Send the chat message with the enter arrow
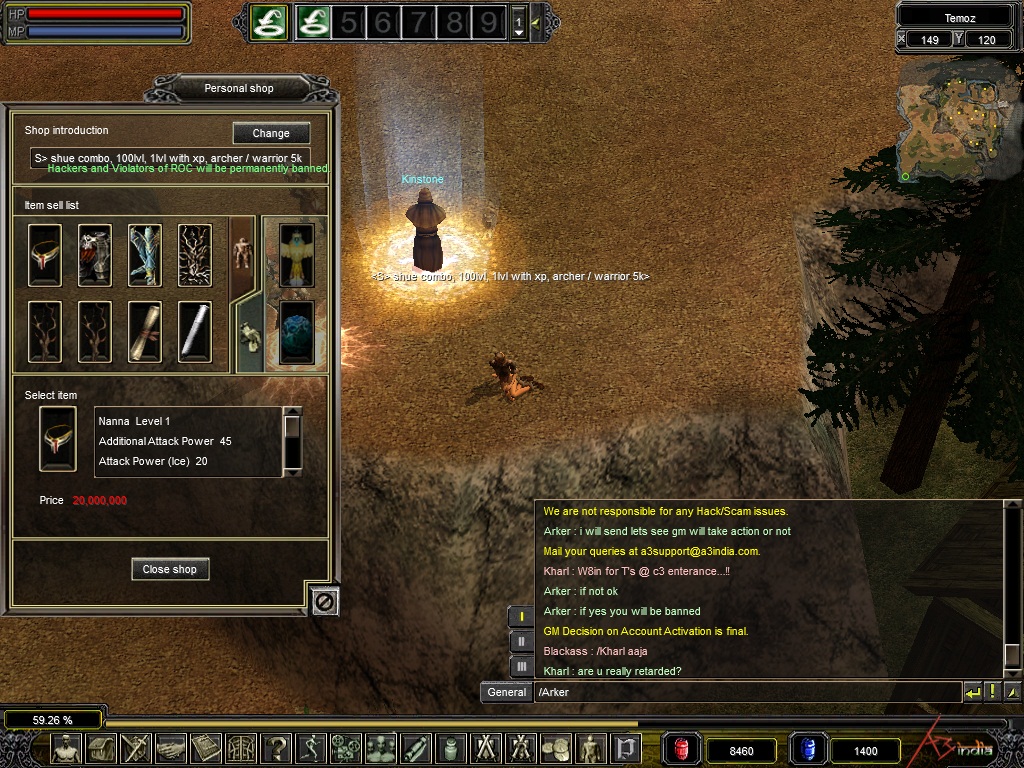This screenshot has width=1024, height=768. click(x=972, y=692)
